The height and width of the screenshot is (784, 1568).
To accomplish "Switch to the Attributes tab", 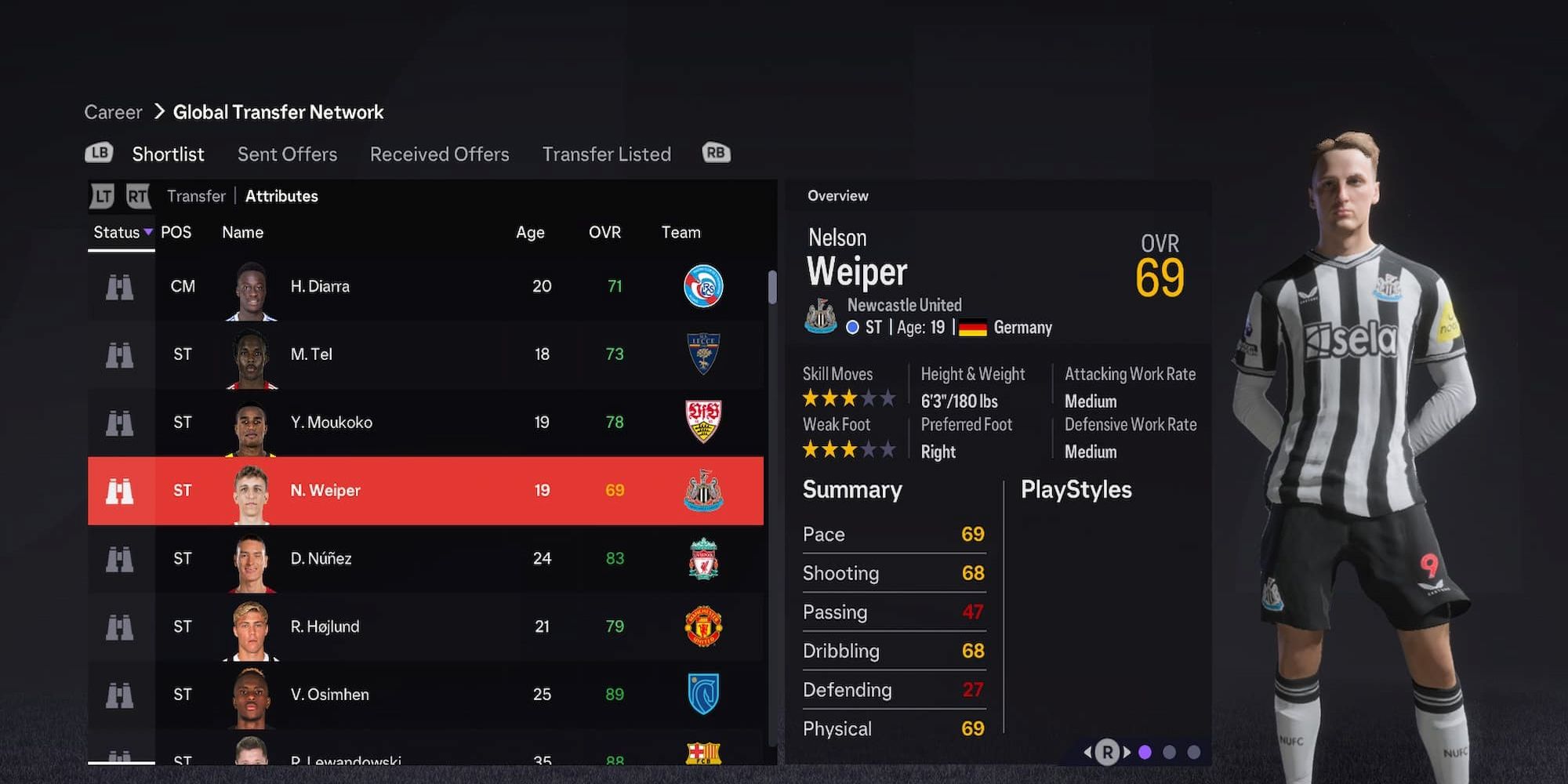I will click(x=281, y=196).
